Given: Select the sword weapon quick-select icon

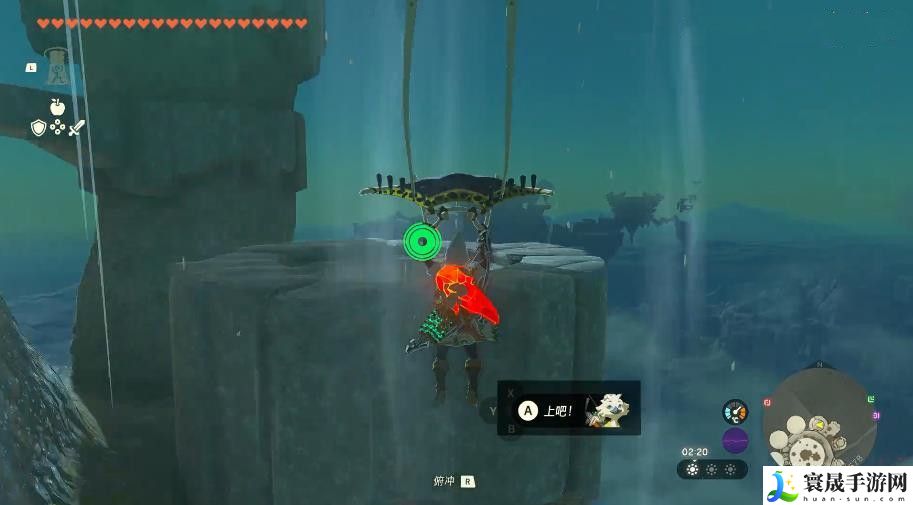Looking at the screenshot, I should (x=77, y=127).
